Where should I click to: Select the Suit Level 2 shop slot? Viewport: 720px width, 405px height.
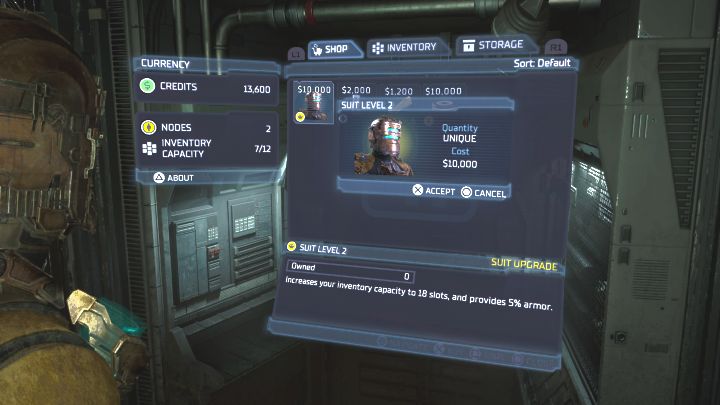314,103
